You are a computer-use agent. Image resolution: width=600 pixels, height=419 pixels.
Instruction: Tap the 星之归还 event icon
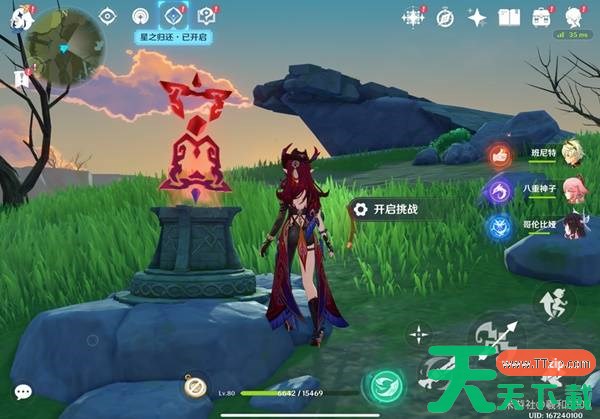click(x=174, y=16)
